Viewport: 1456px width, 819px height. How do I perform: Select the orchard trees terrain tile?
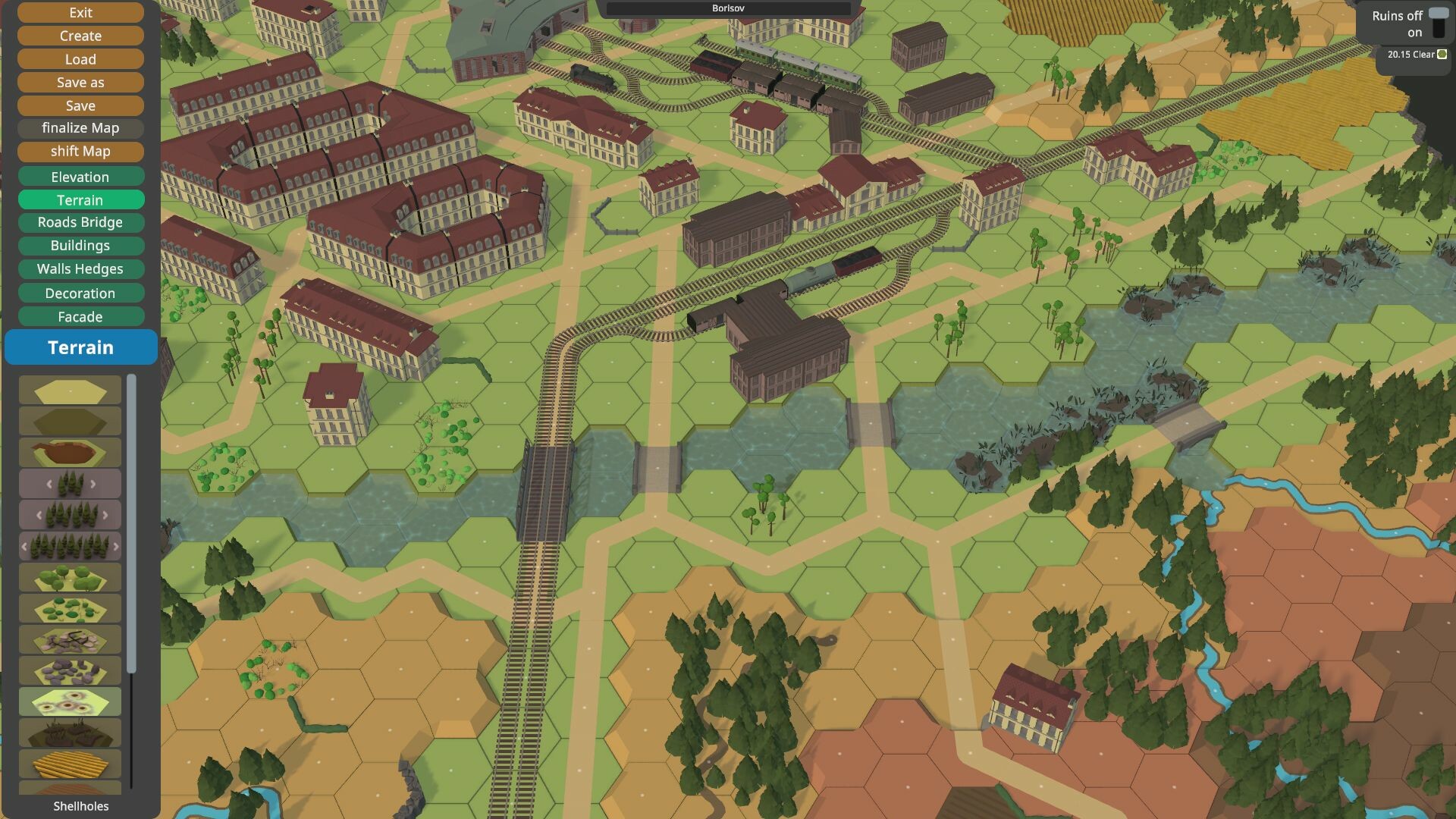click(68, 578)
